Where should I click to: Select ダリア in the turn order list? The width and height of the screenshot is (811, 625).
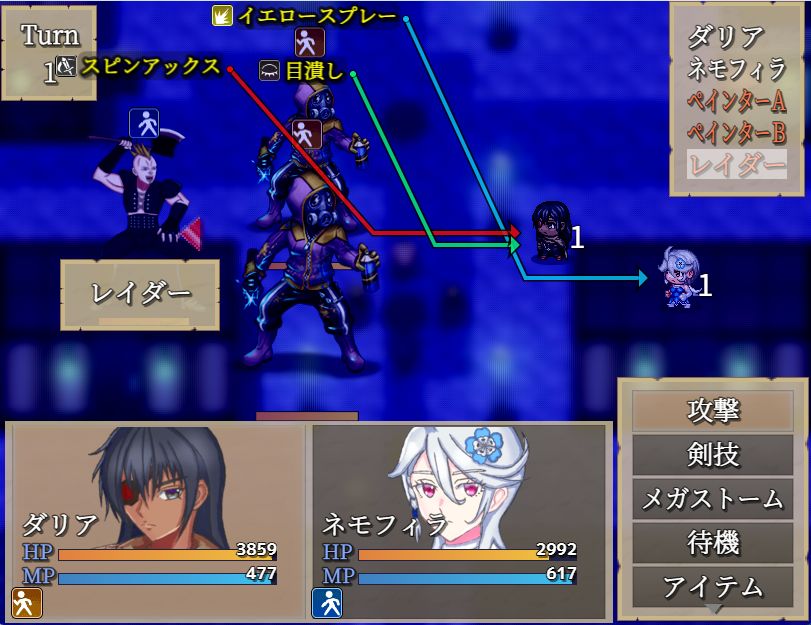tap(726, 39)
